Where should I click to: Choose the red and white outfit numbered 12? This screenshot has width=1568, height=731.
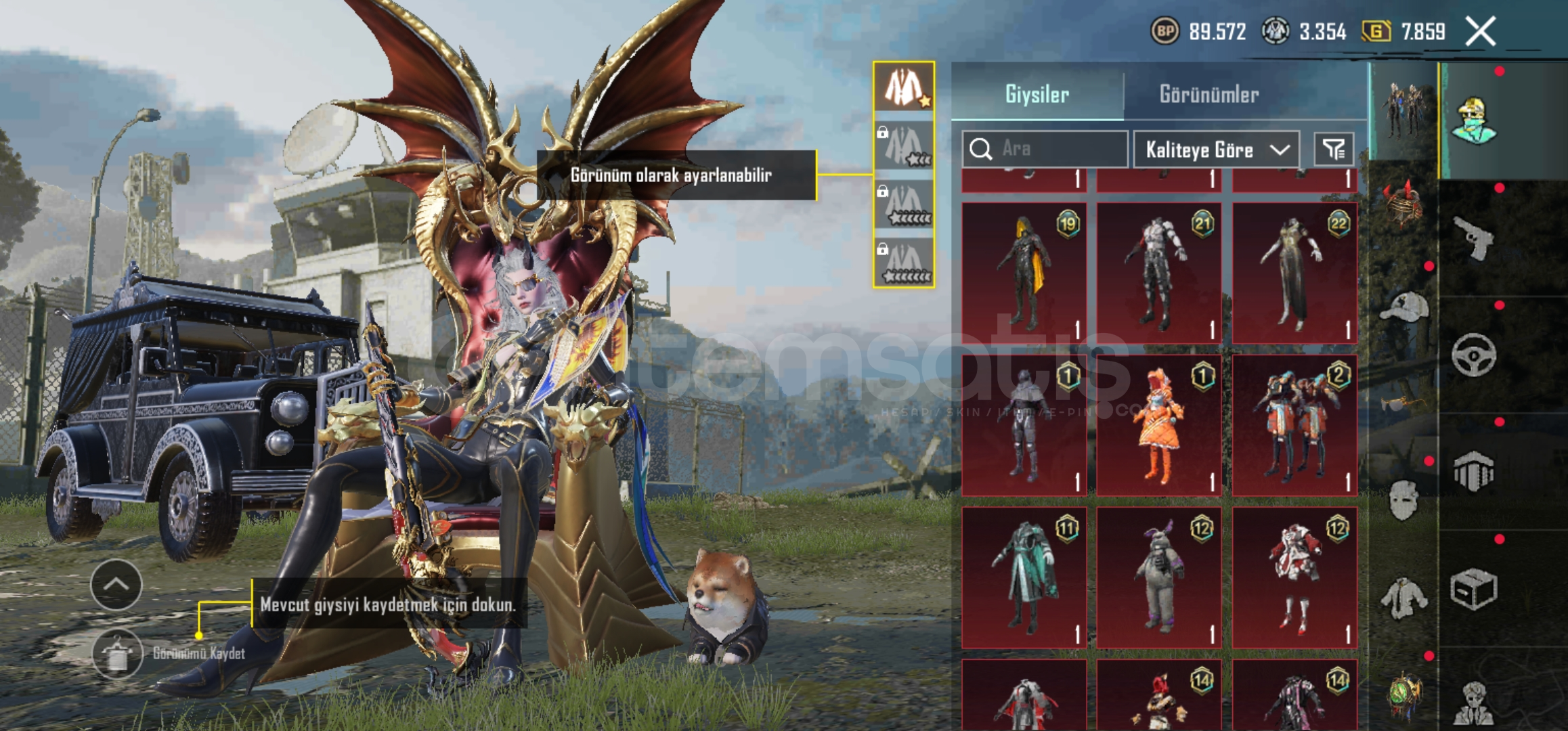[1294, 577]
